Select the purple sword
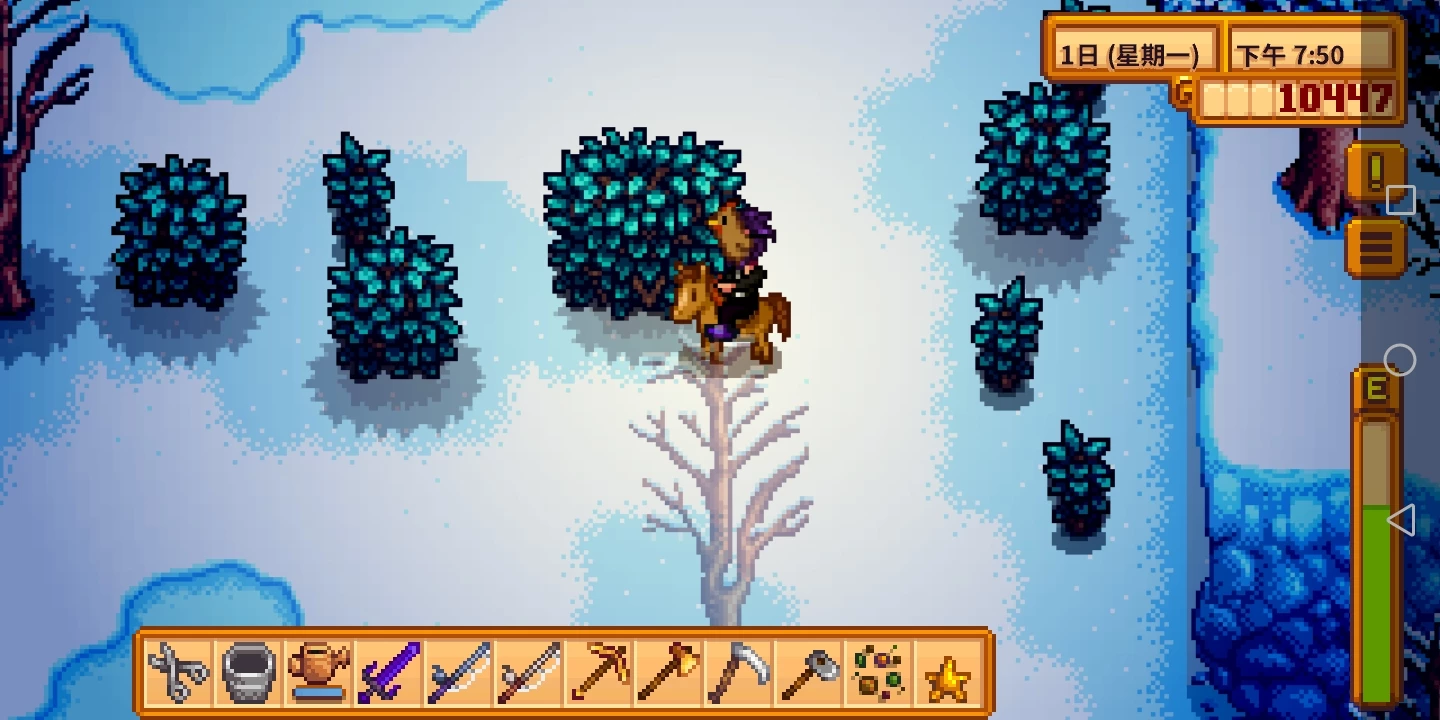This screenshot has width=1440, height=720. (389, 672)
